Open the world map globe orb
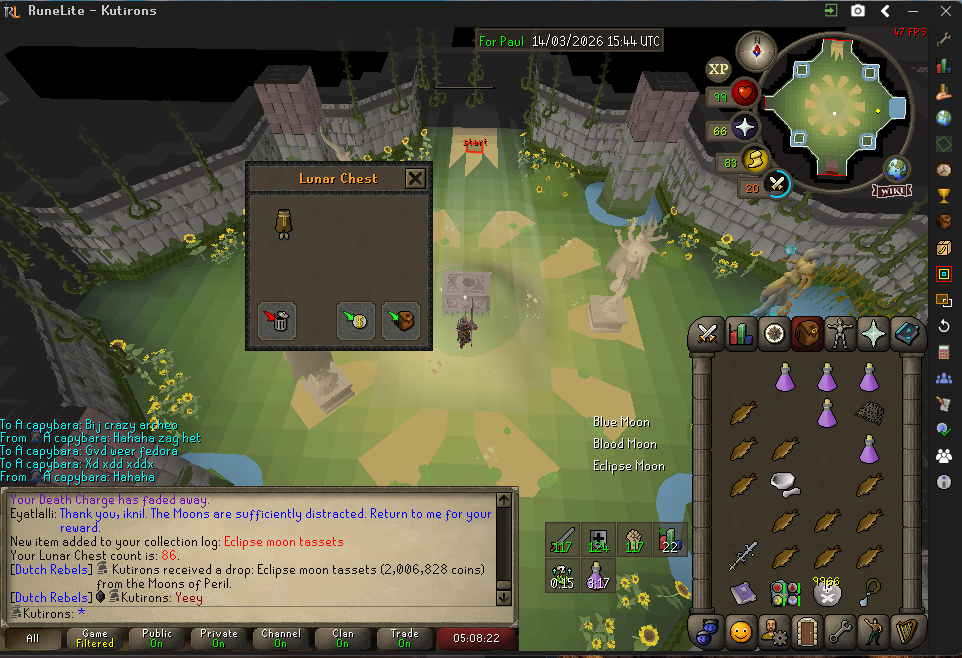 (x=897, y=167)
